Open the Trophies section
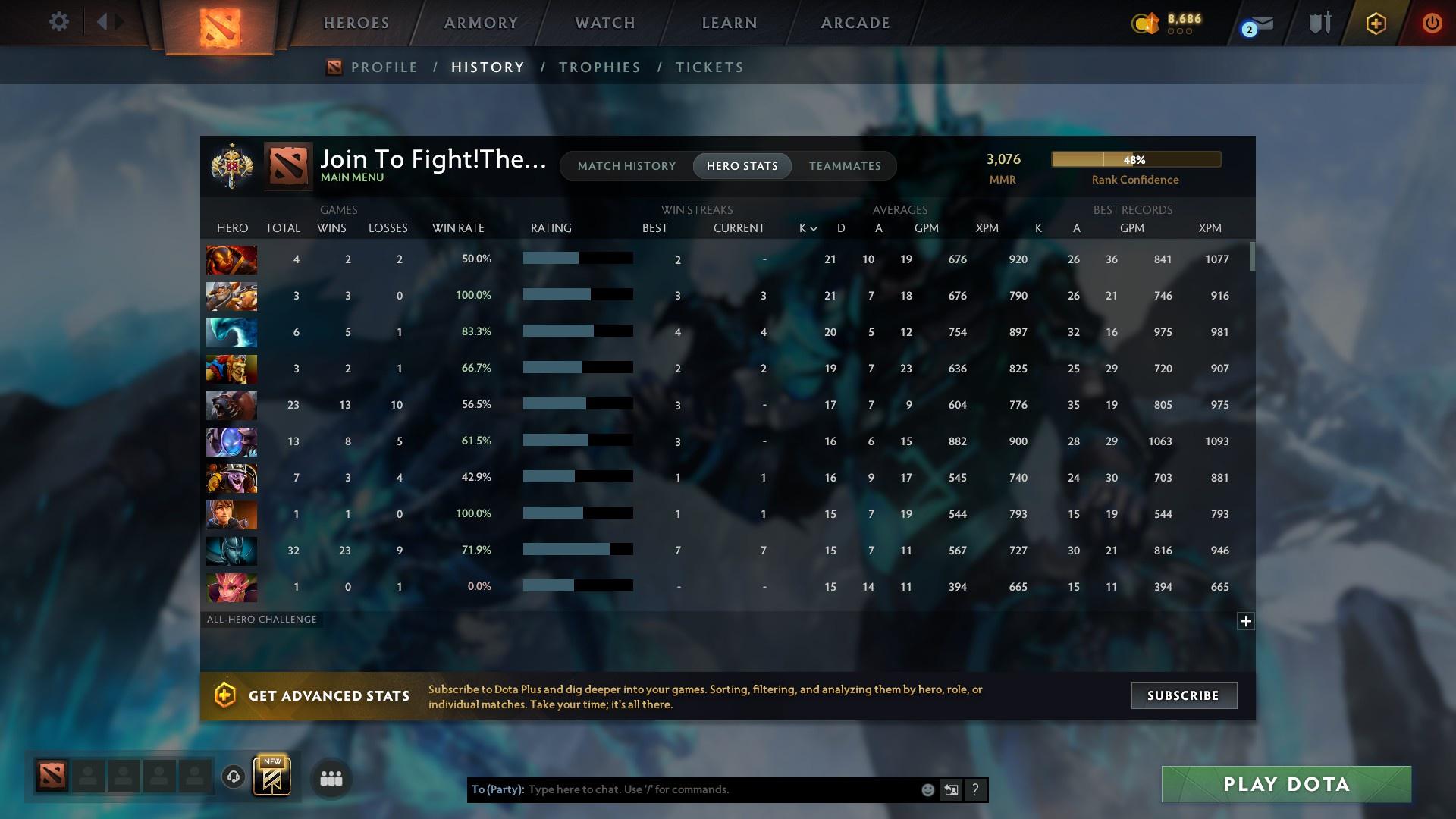Viewport: 1456px width, 819px height. tap(599, 67)
